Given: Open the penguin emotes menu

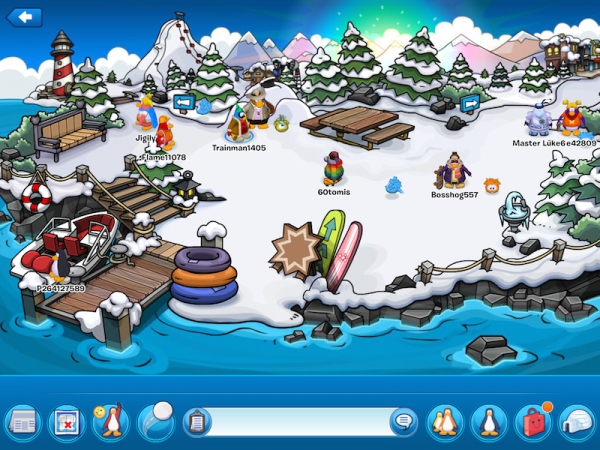Looking at the screenshot, I should (x=110, y=421).
